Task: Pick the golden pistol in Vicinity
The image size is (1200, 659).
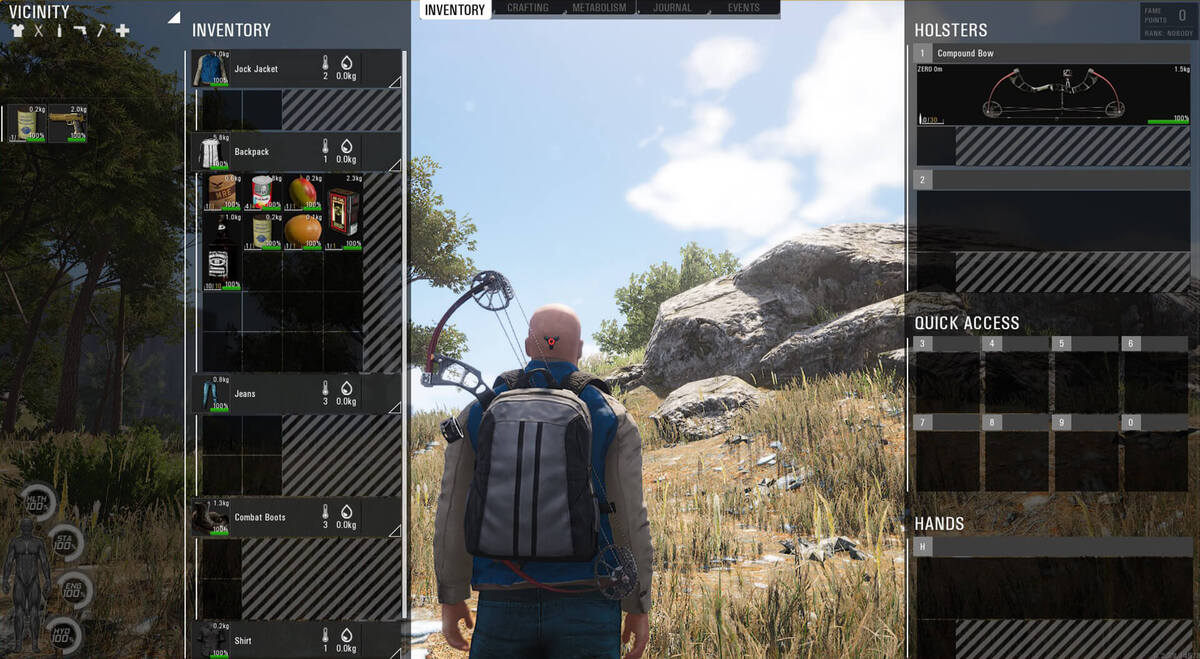Action: point(67,123)
